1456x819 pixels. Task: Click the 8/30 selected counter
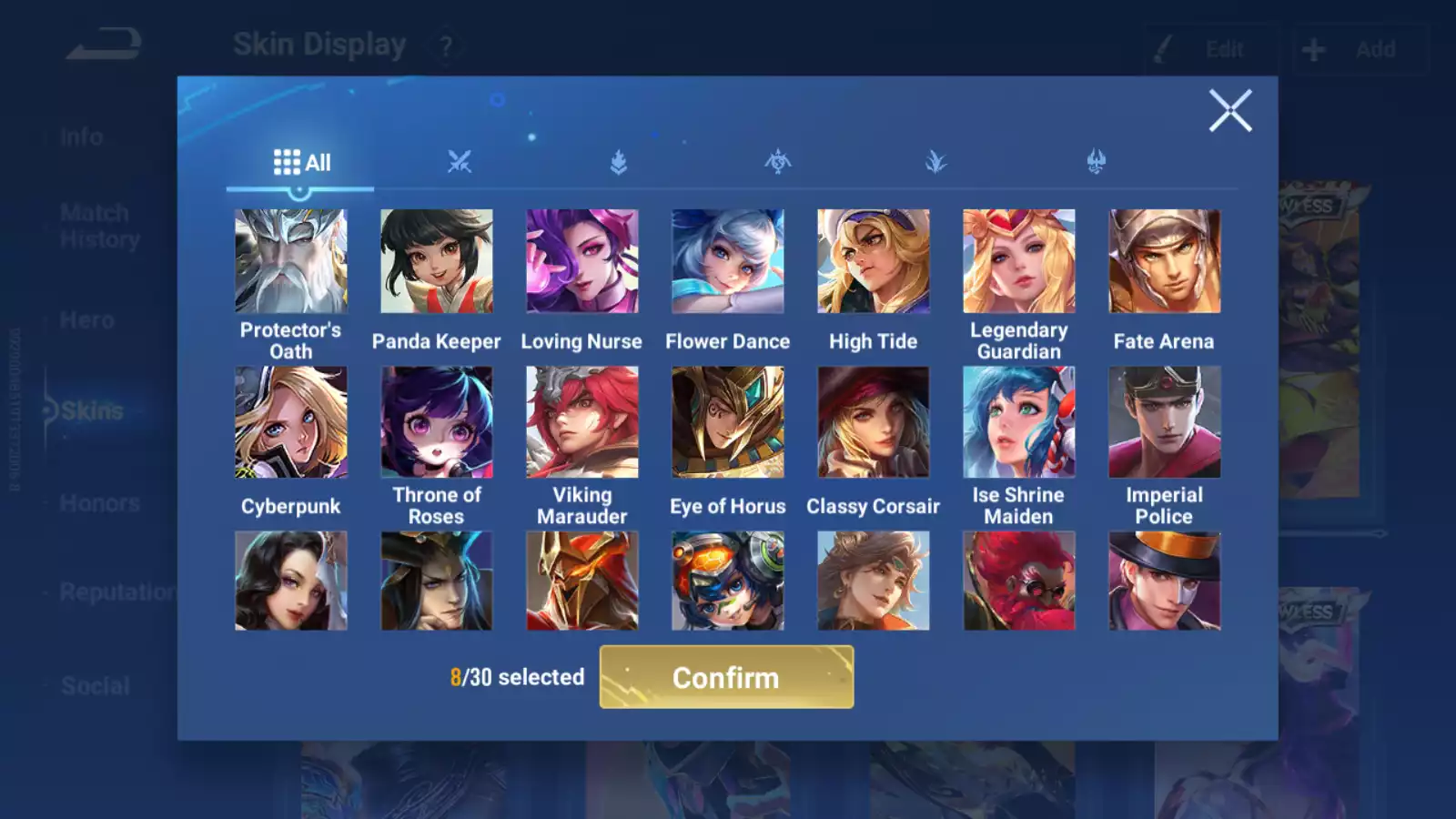click(x=517, y=677)
